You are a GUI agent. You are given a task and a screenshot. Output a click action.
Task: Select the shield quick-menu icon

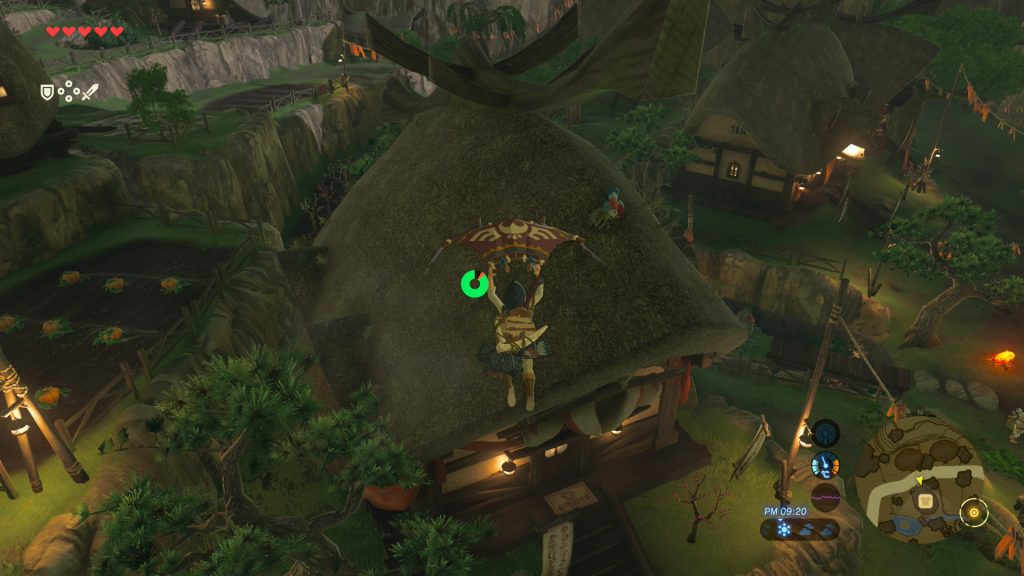[x=46, y=92]
